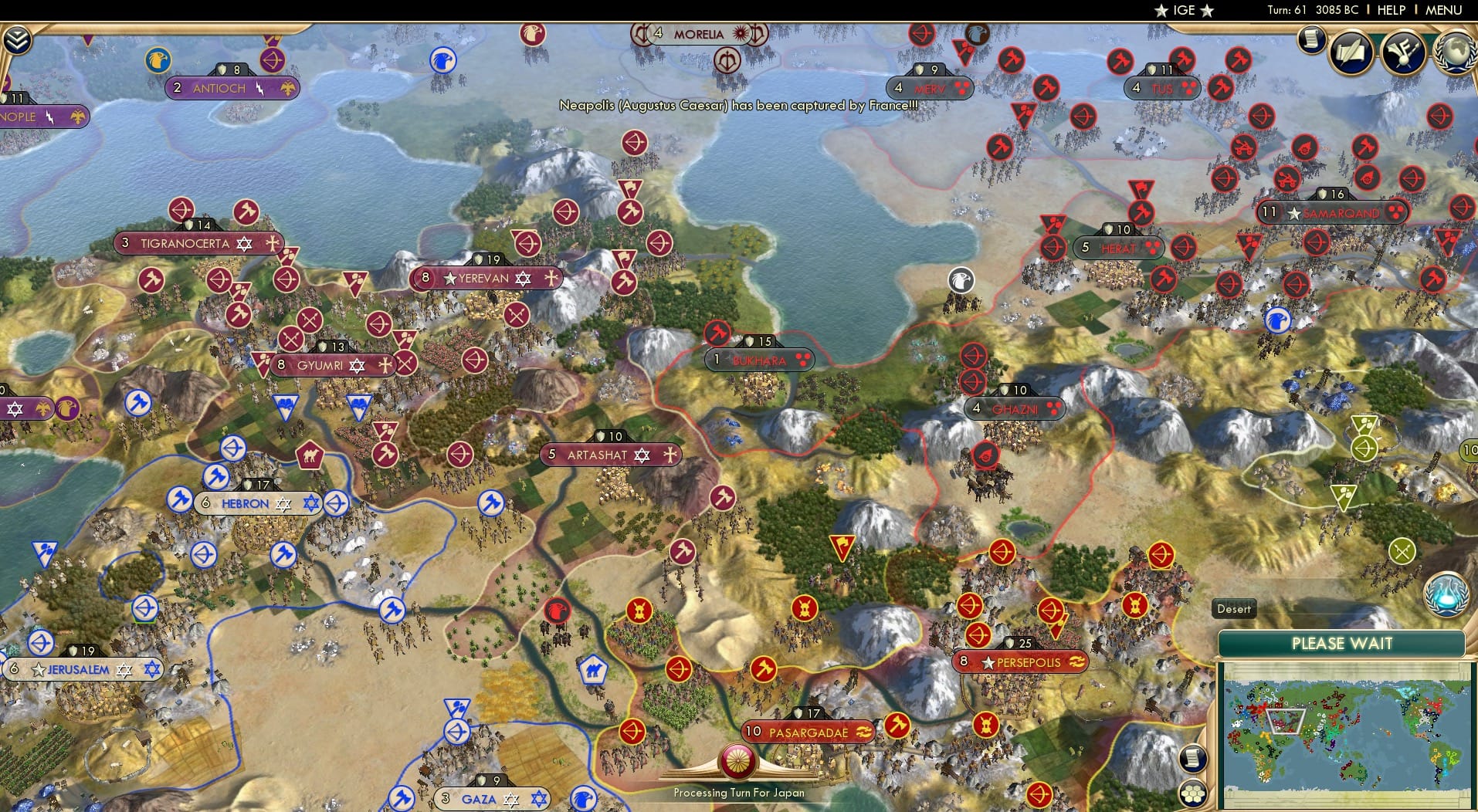Click a crossed-swords unit flag near Gyumri

[x=291, y=340]
